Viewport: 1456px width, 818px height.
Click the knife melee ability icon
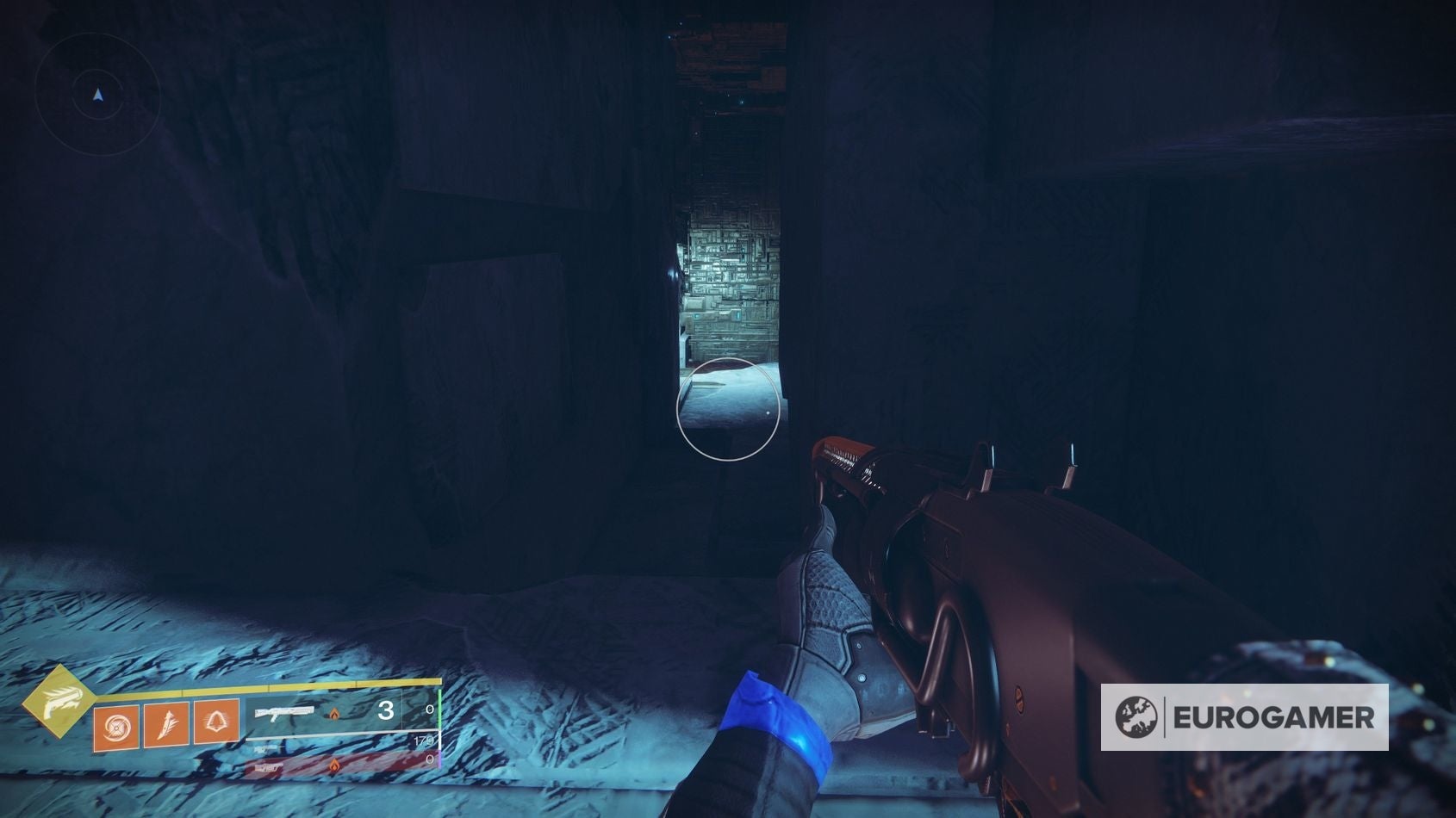(166, 726)
